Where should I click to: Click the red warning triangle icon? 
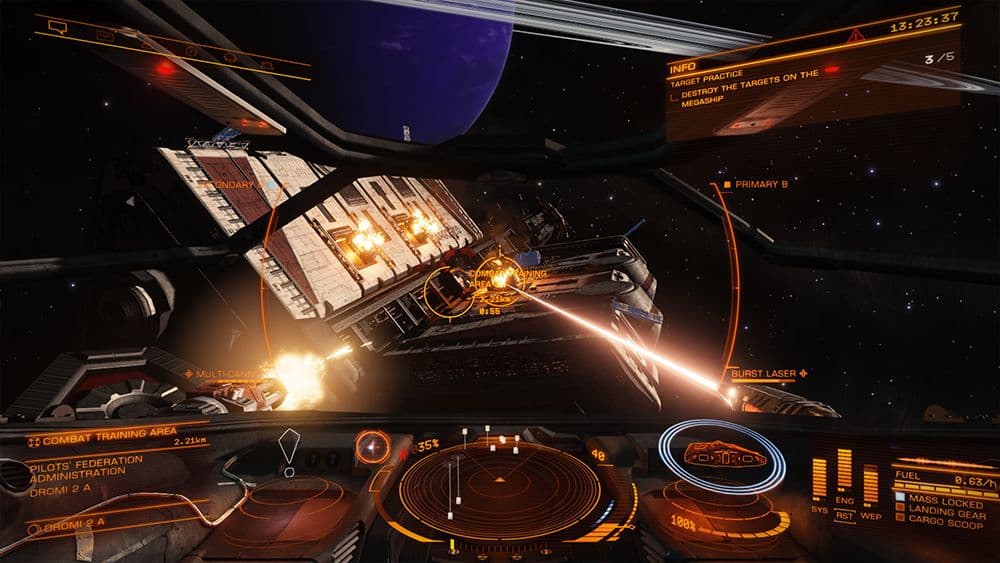tap(855, 34)
